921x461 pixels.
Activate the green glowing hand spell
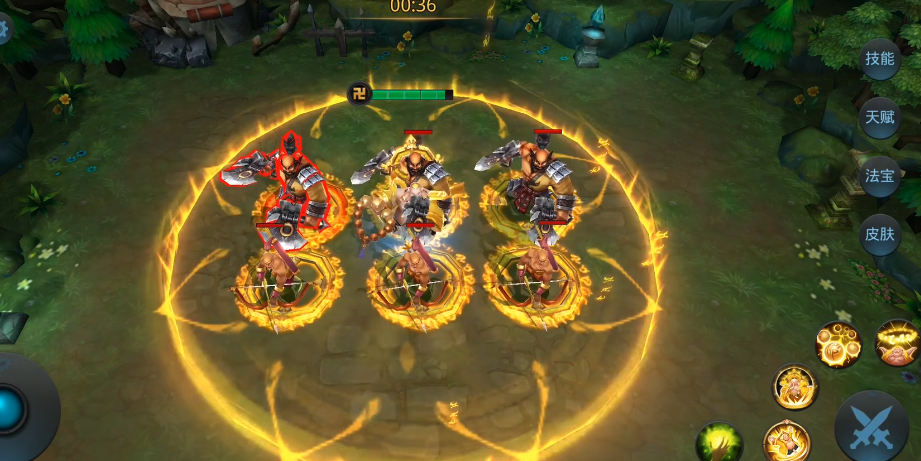point(719,442)
